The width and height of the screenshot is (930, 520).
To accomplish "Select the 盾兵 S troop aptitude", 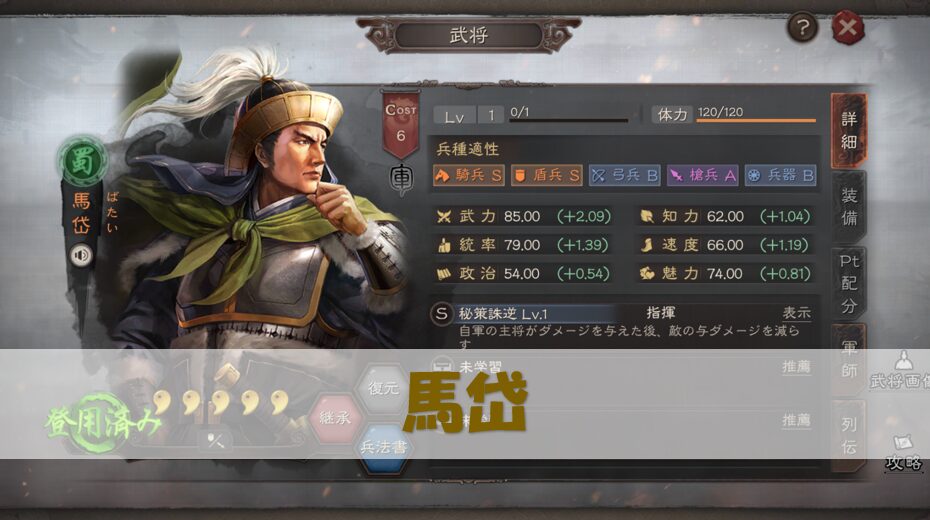I will (546, 176).
